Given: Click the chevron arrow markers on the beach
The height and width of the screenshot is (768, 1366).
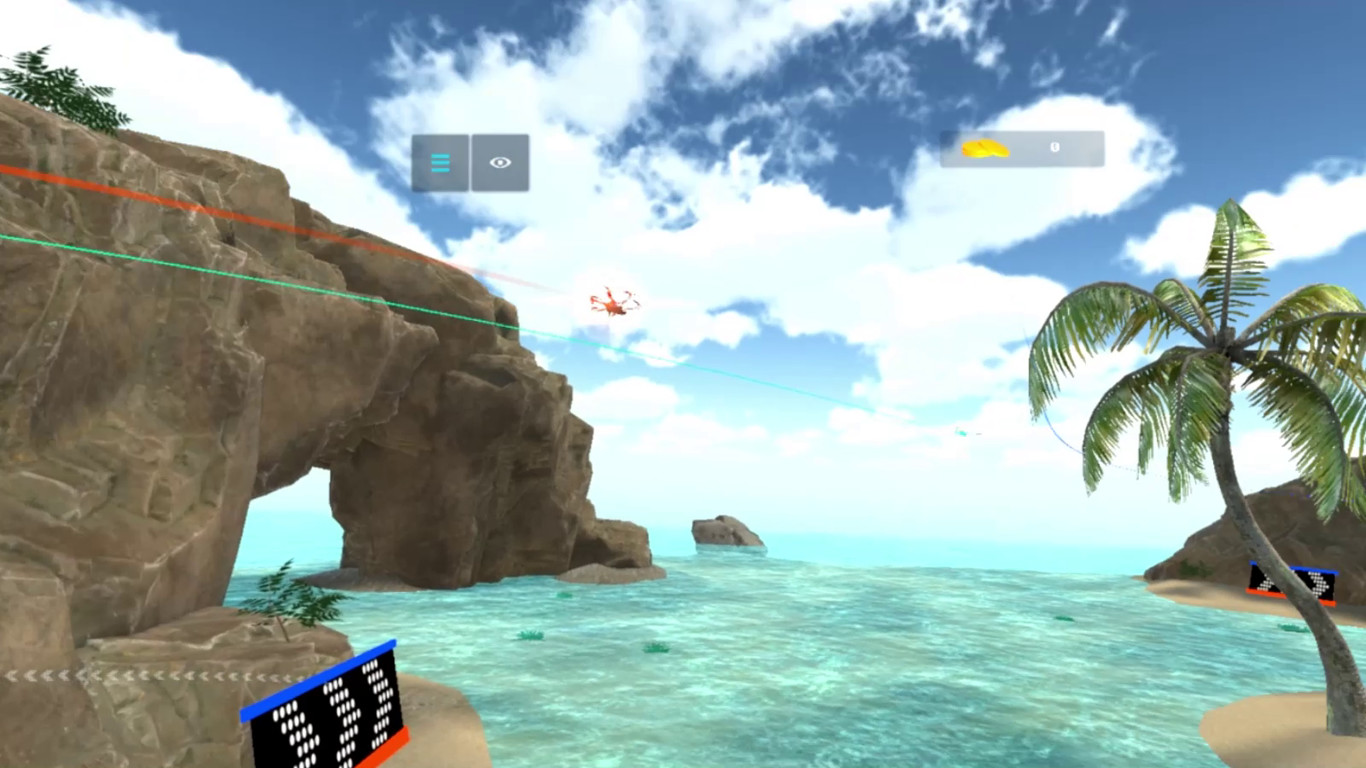Looking at the screenshot, I should point(100,673).
